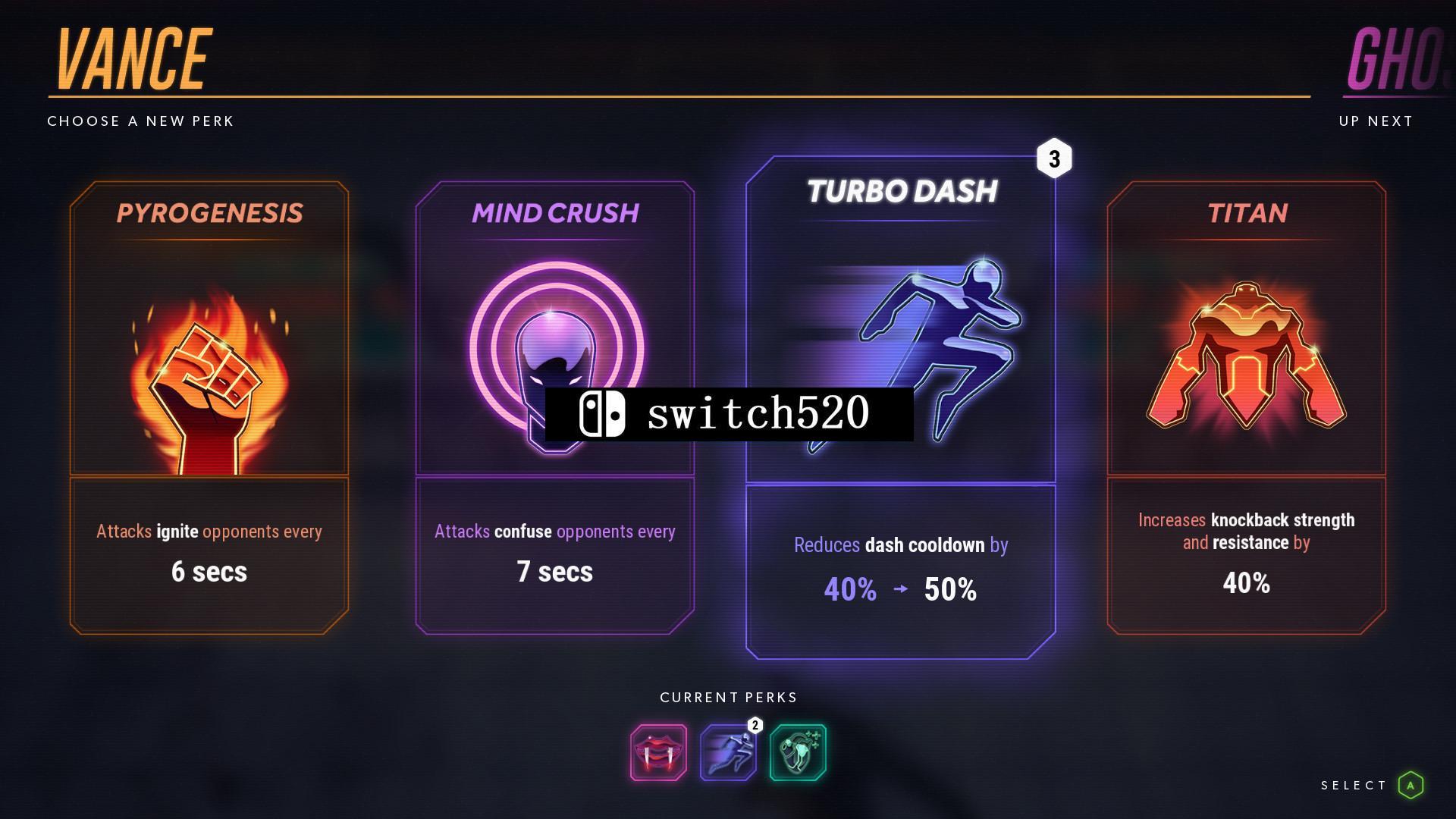
Task: Click the switch520 watermark text
Action: [x=758, y=414]
